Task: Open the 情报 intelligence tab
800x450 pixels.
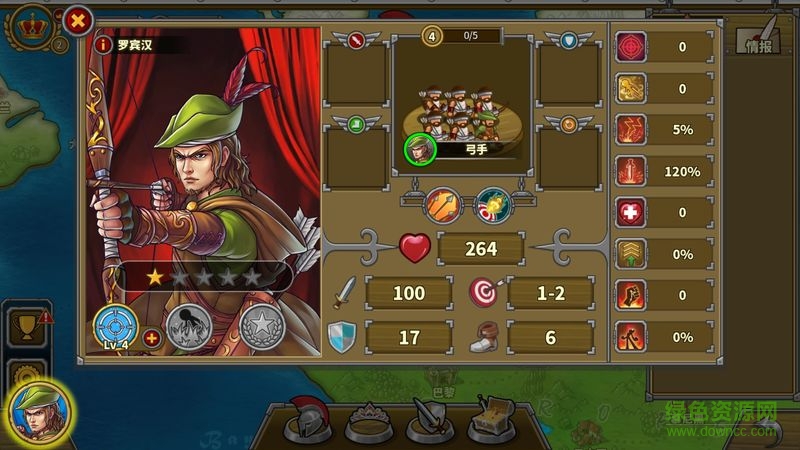Action: (758, 38)
